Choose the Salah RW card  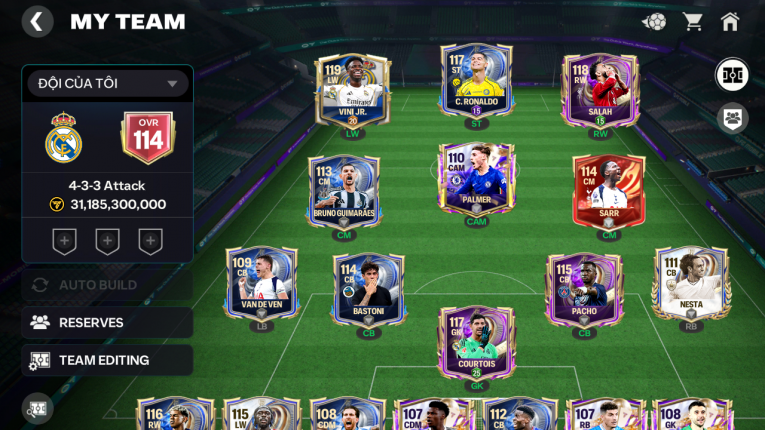600,91
